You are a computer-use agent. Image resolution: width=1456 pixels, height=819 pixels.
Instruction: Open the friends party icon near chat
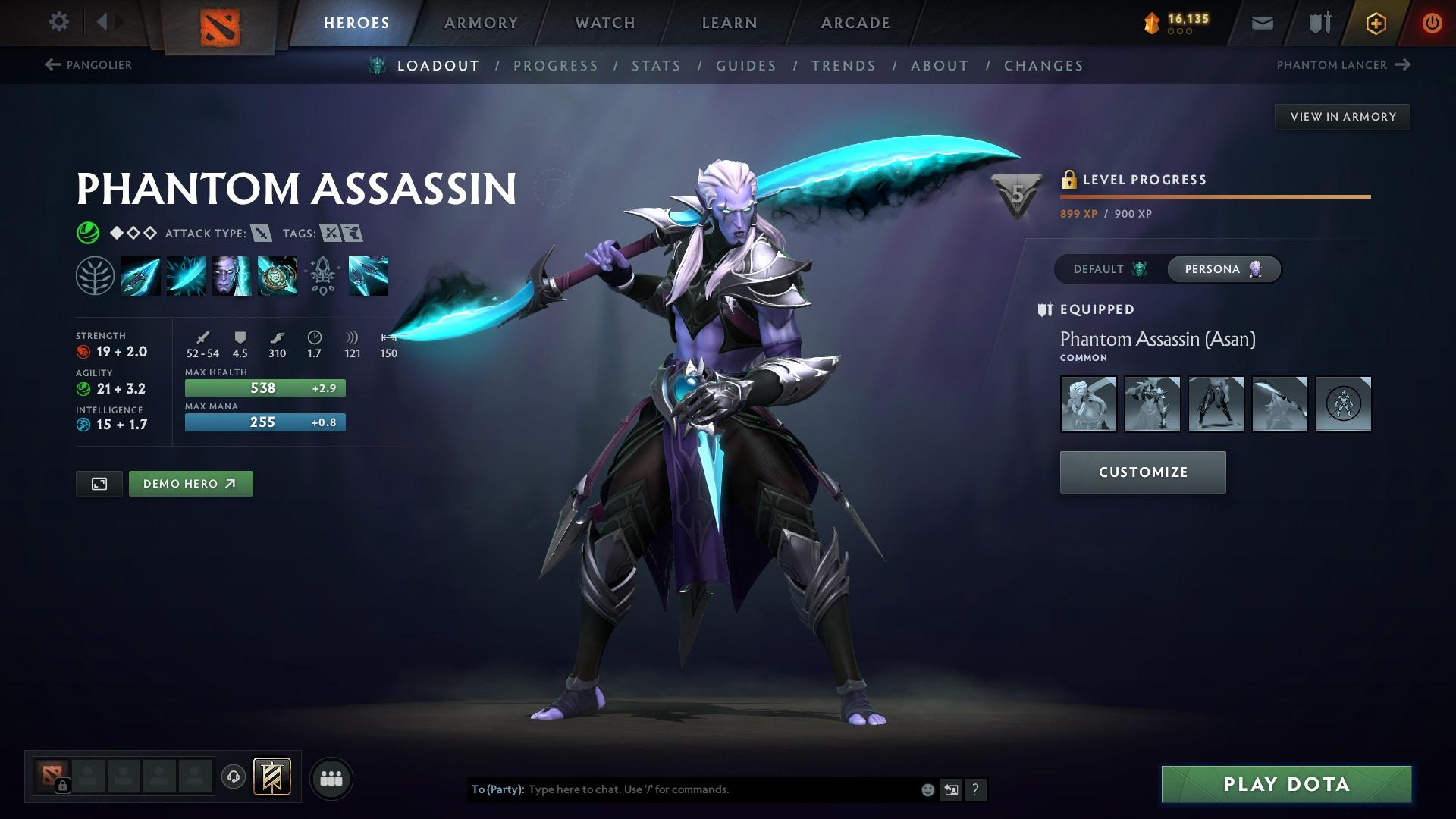[331, 777]
